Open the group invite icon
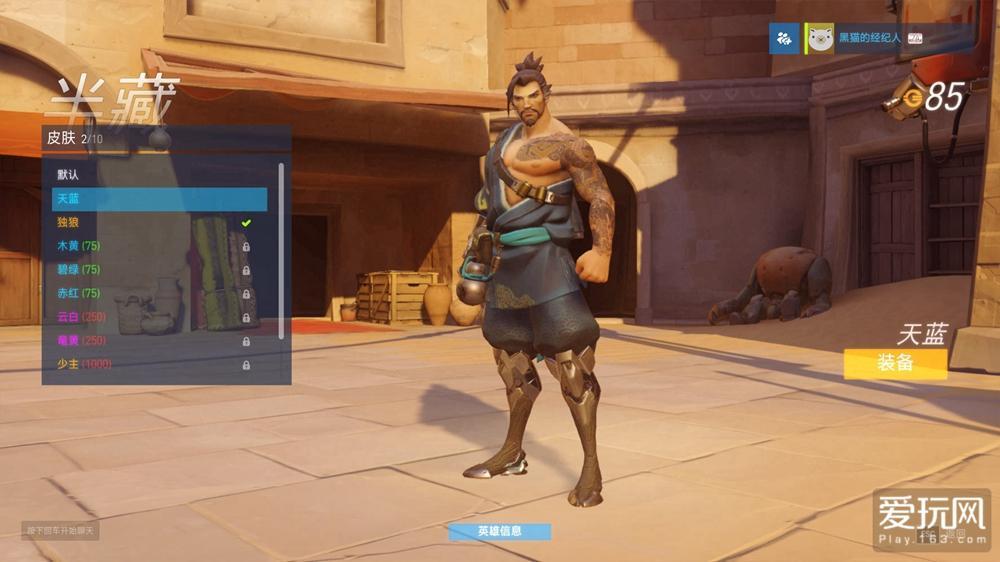 784,39
